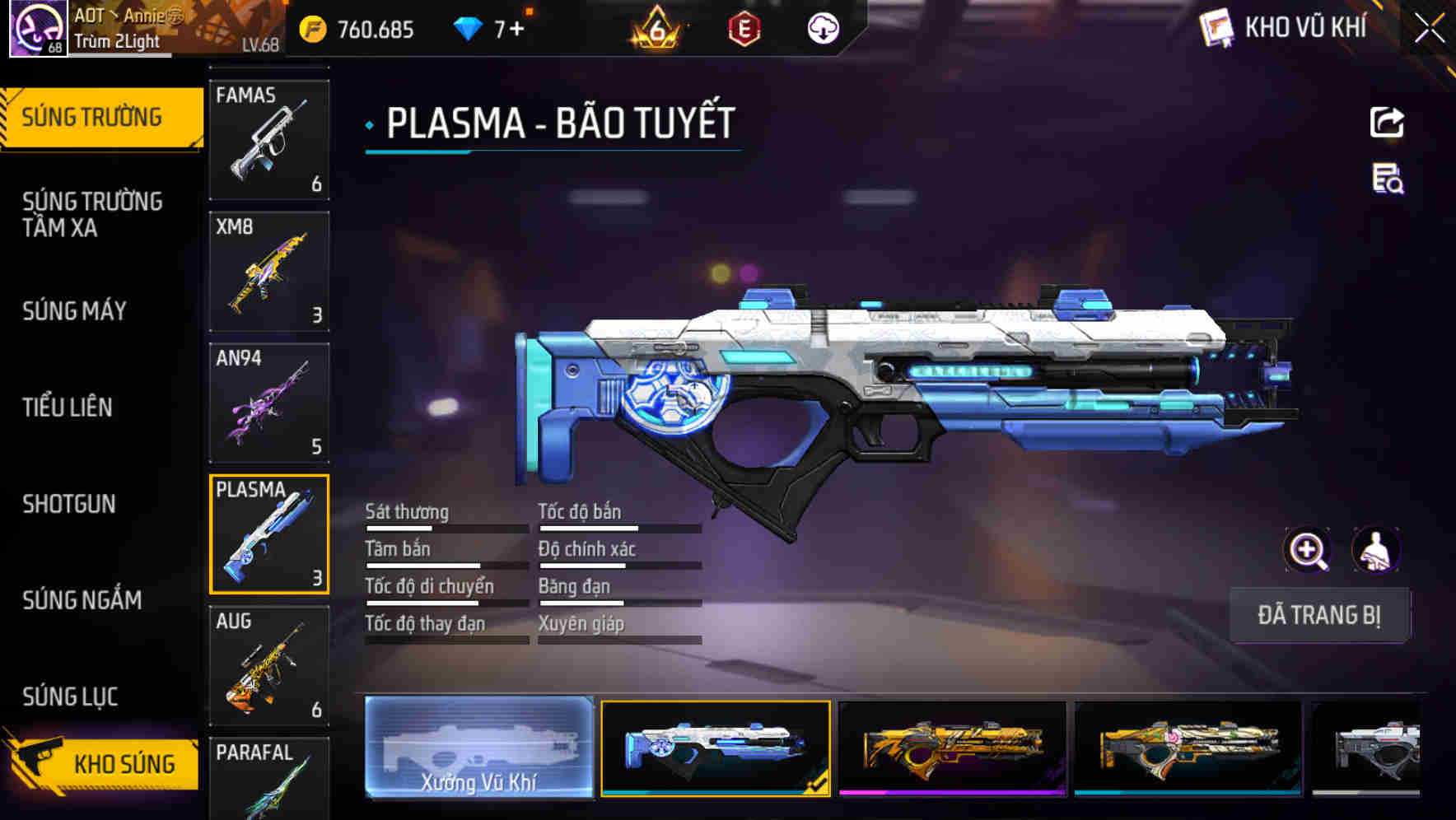This screenshot has width=1456, height=820.
Task: Open the Súng Ngắm category
Action: point(82,600)
